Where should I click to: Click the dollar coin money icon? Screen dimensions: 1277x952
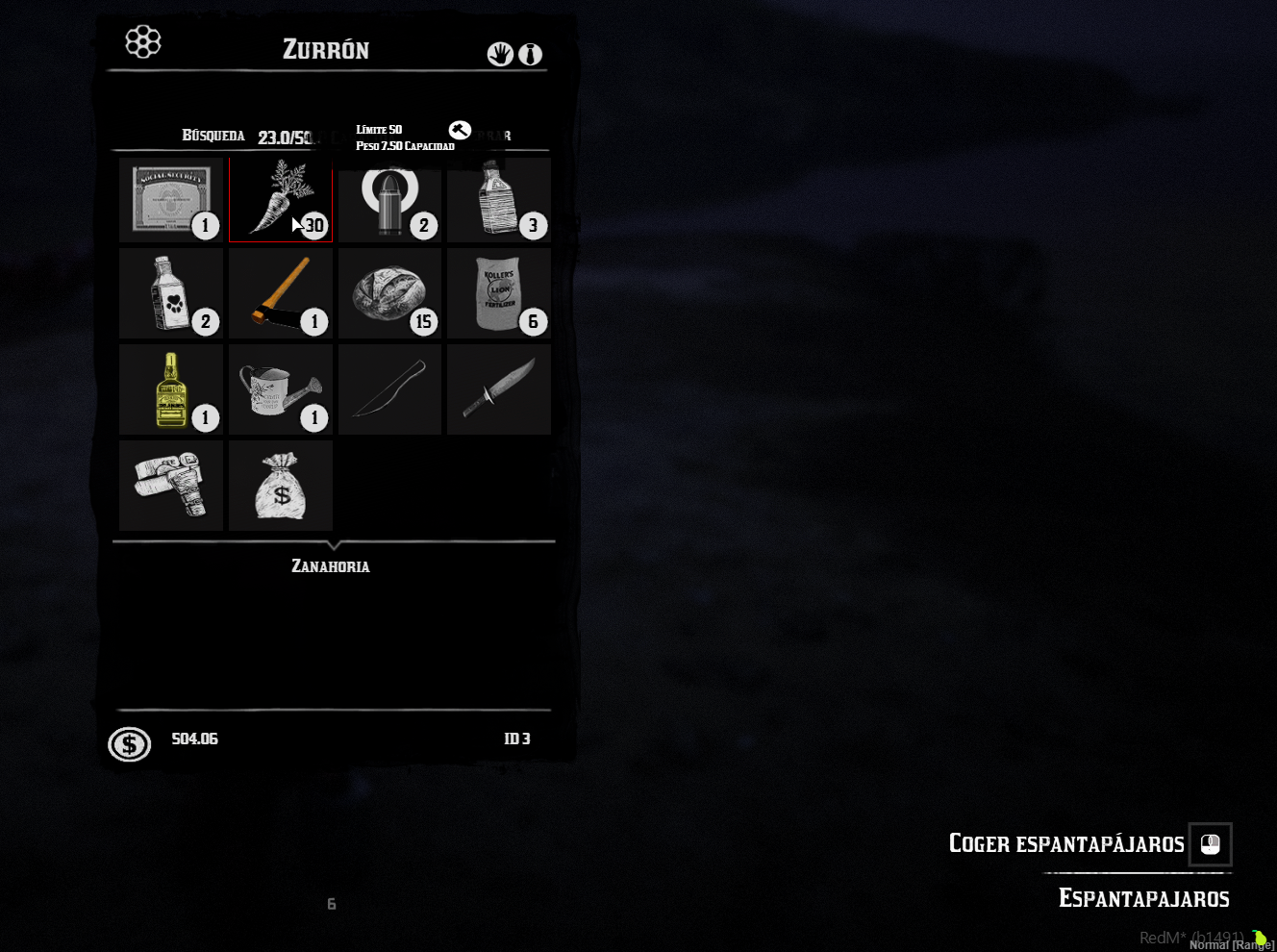click(130, 743)
